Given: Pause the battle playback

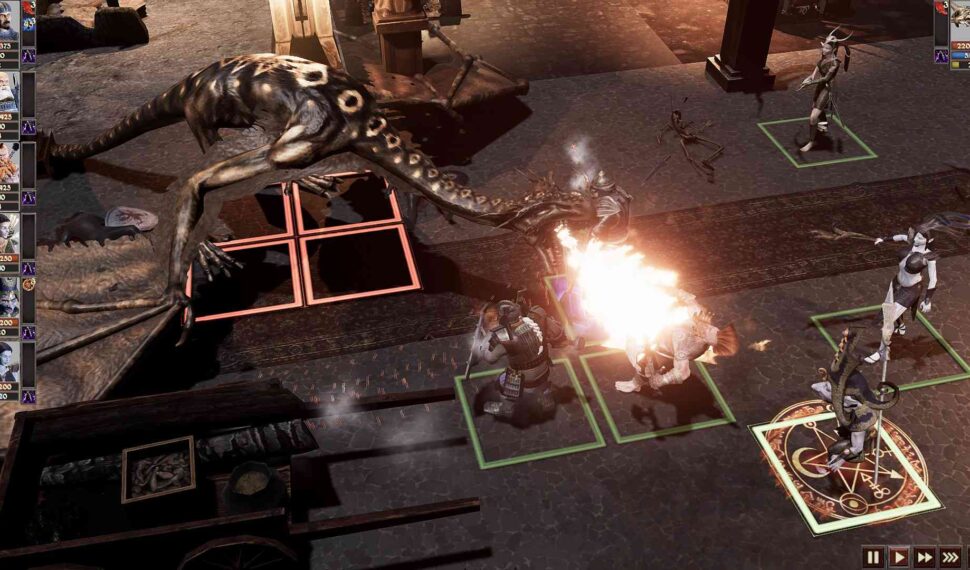Looking at the screenshot, I should pos(874,558).
